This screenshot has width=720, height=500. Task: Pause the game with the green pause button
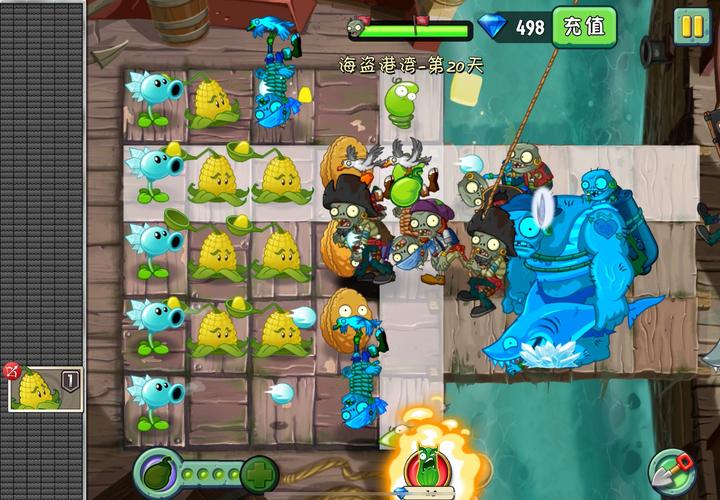click(692, 26)
